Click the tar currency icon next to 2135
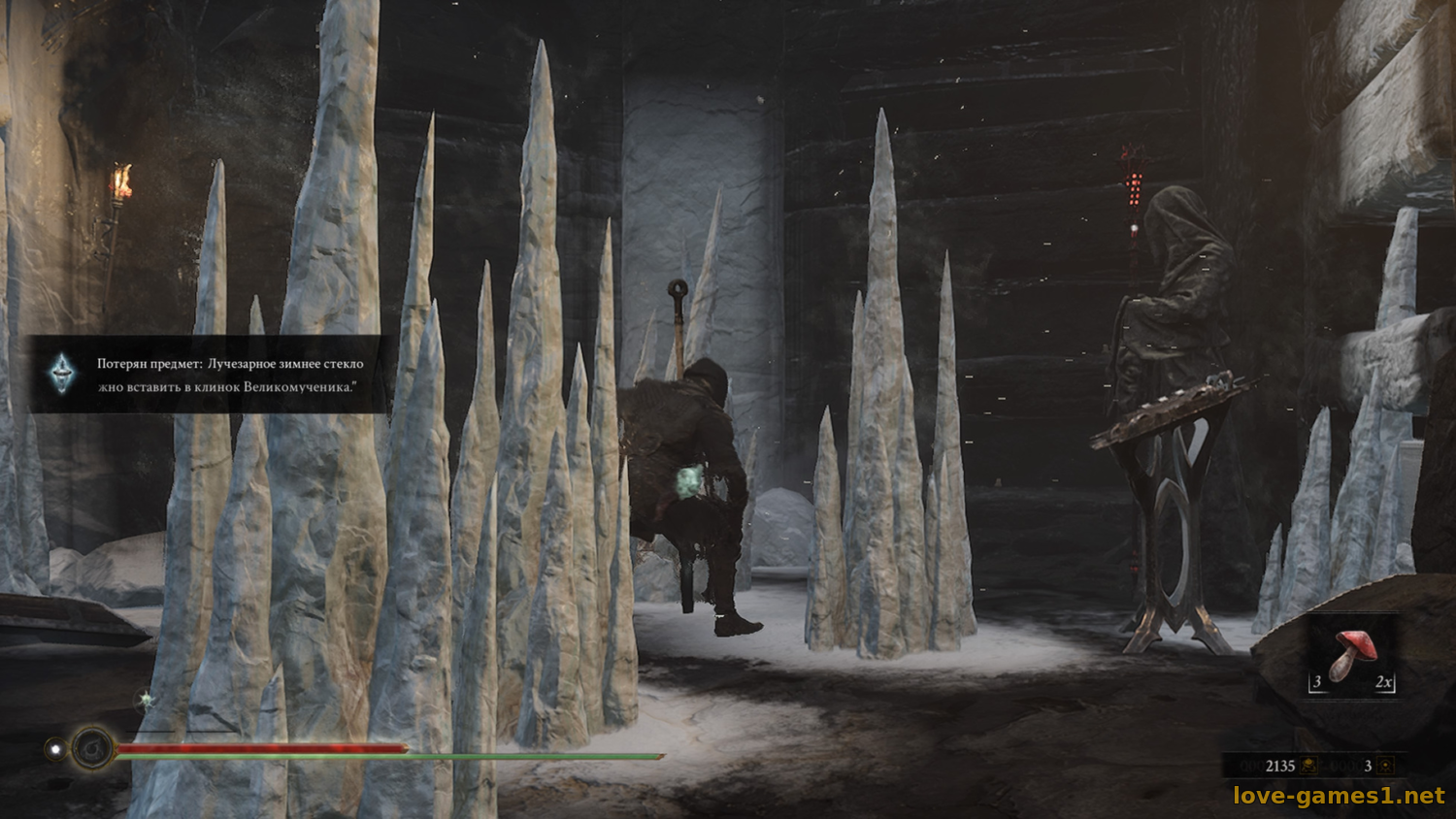The width and height of the screenshot is (1456, 819). 1307,766
